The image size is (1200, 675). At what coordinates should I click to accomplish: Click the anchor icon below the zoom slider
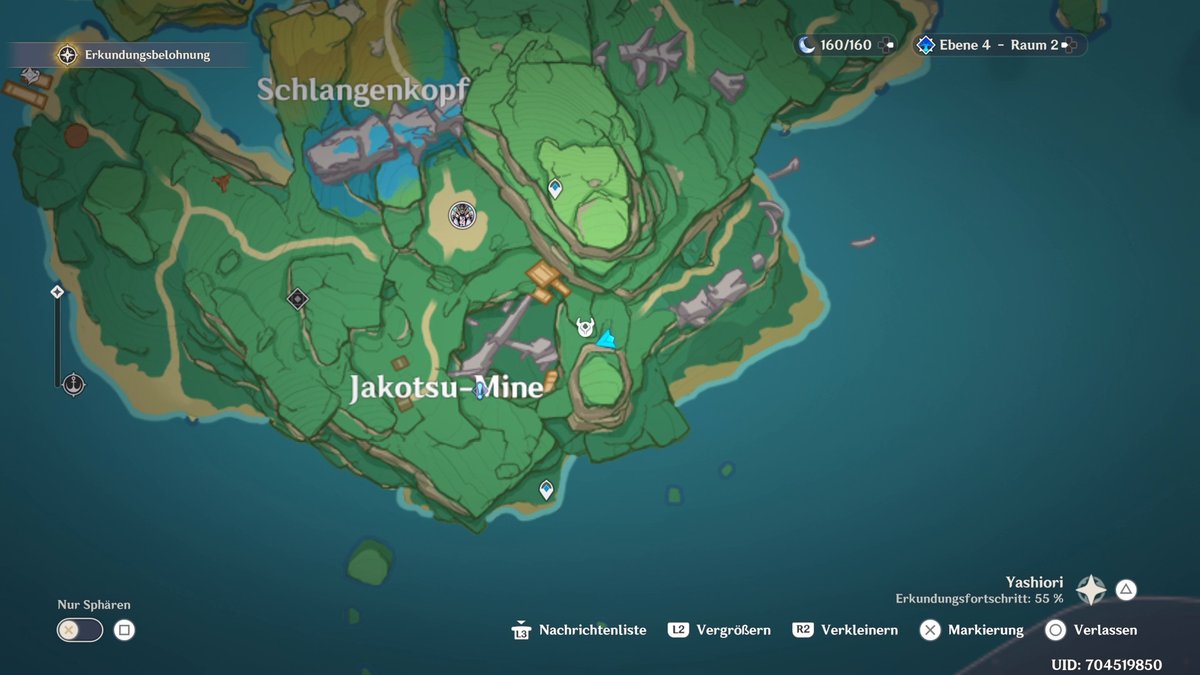pos(73,384)
